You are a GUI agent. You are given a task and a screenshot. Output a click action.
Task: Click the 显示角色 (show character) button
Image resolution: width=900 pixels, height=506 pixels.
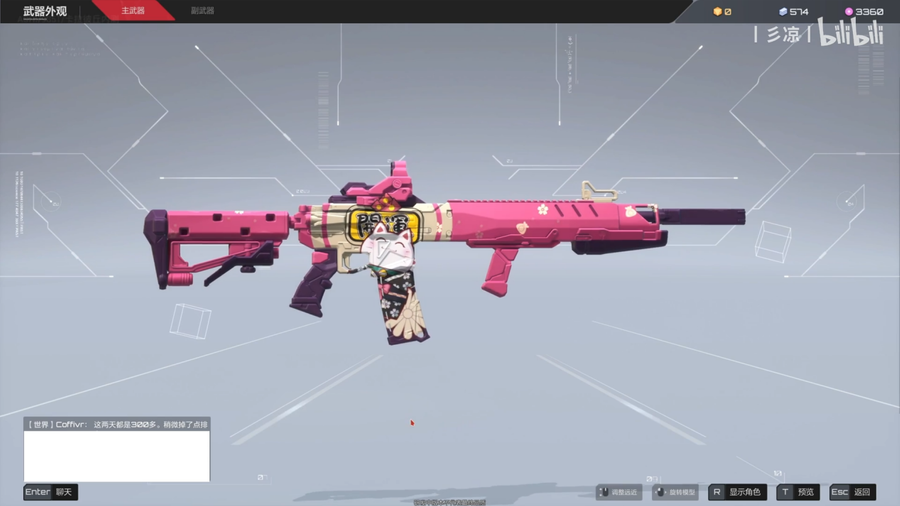[737, 492]
